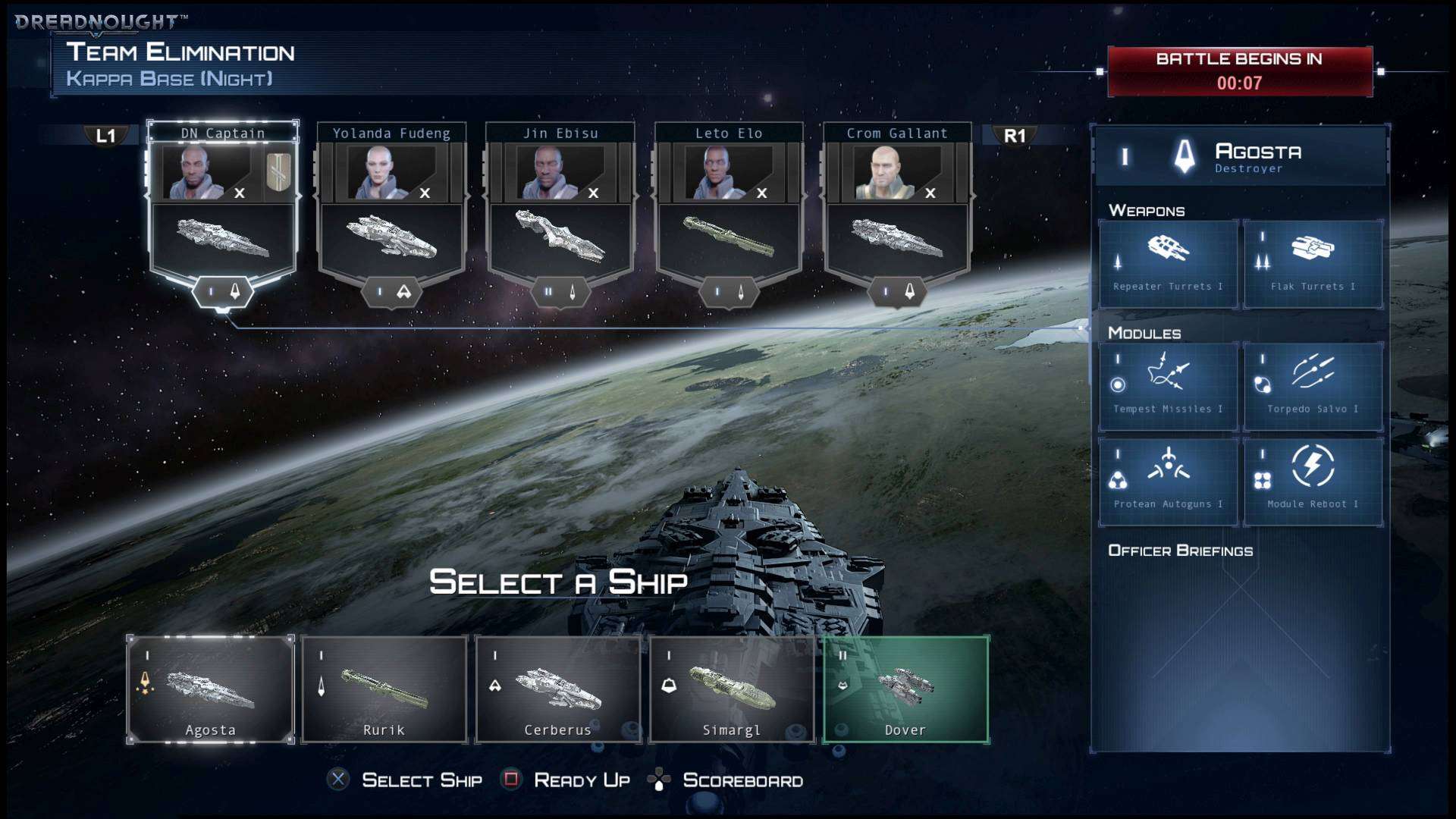The height and width of the screenshot is (819, 1456).
Task: Select the Simargl ship
Action: (x=731, y=689)
